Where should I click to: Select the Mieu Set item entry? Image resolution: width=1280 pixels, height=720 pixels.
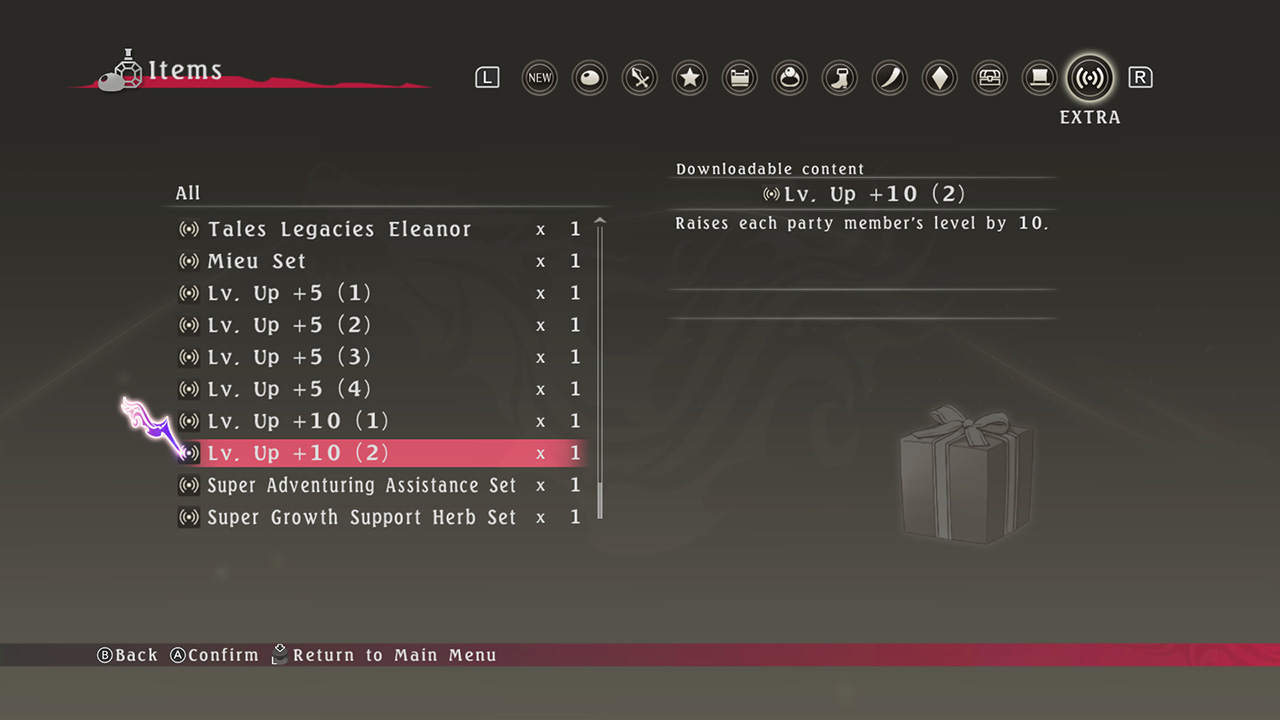pos(256,261)
